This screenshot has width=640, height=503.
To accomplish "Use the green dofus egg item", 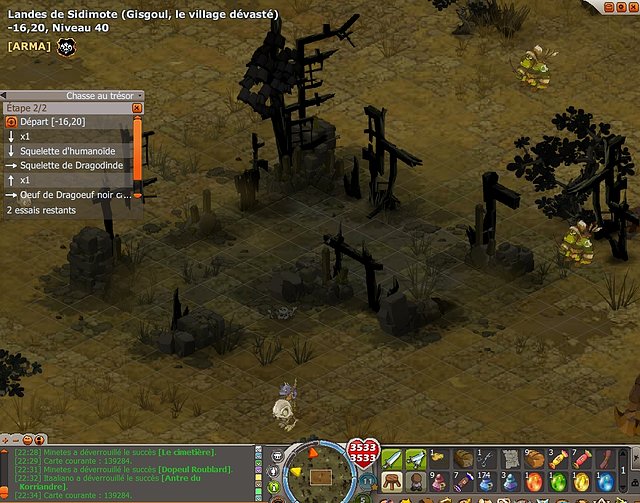I will 557,482.
